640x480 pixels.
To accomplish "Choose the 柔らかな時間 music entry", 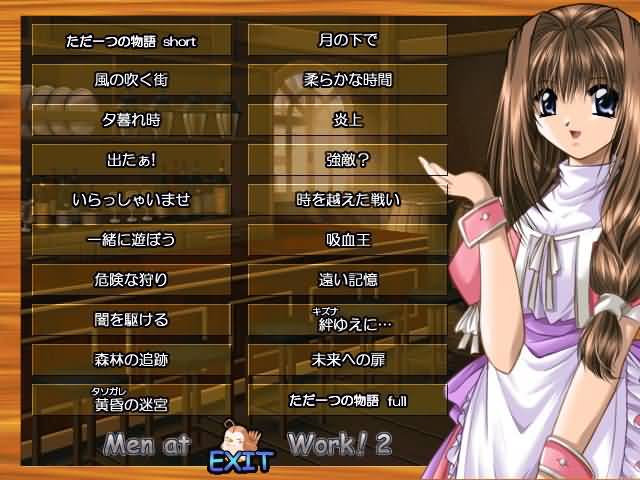I will 348,80.
